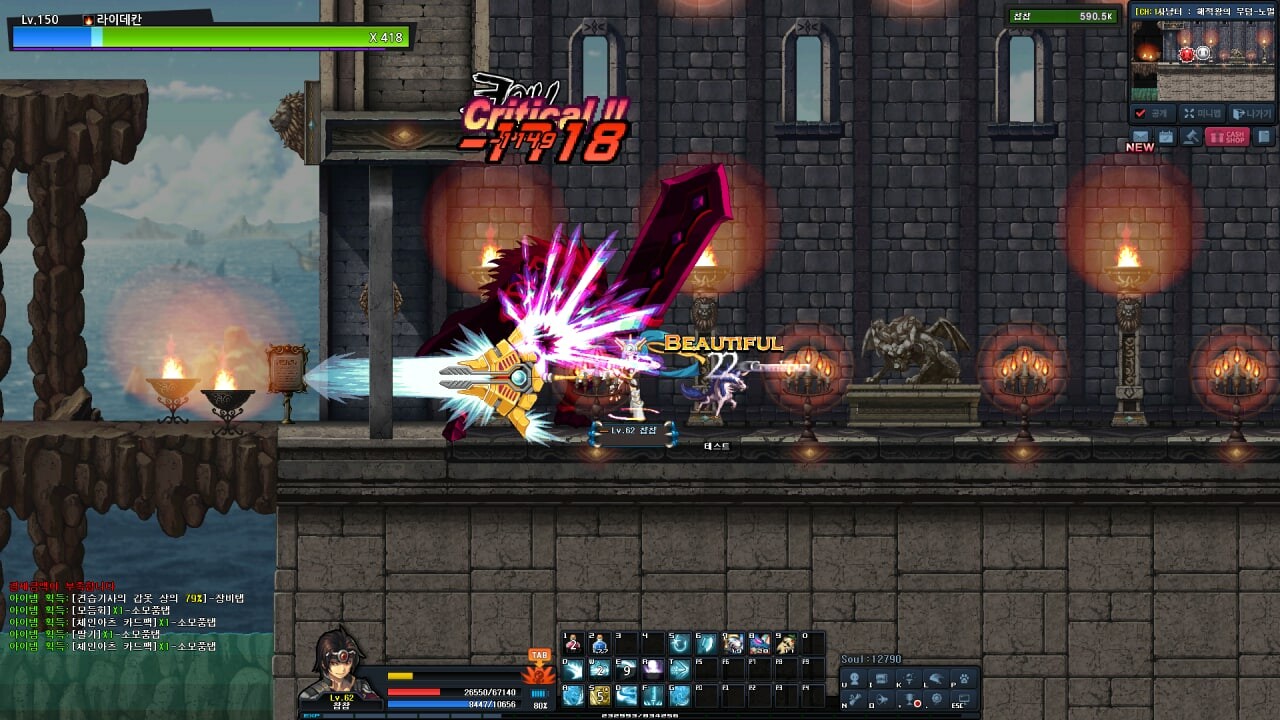Open the character info icon labeled U

point(853,677)
